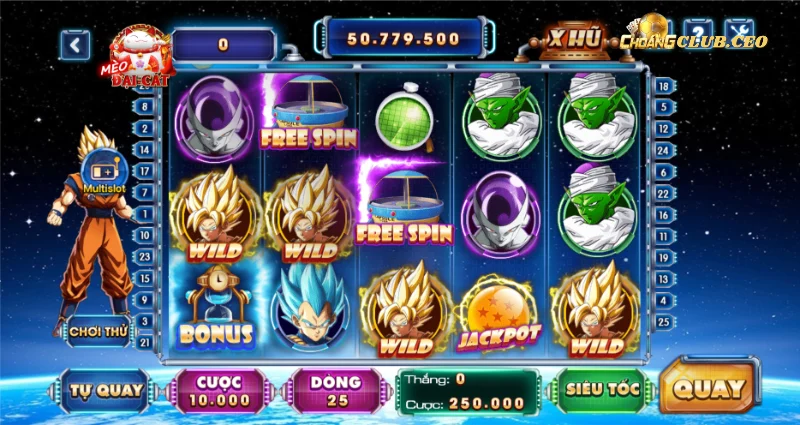The image size is (800, 425).
Task: Try demo play with CHƠI THỬ
Action: click(x=98, y=330)
